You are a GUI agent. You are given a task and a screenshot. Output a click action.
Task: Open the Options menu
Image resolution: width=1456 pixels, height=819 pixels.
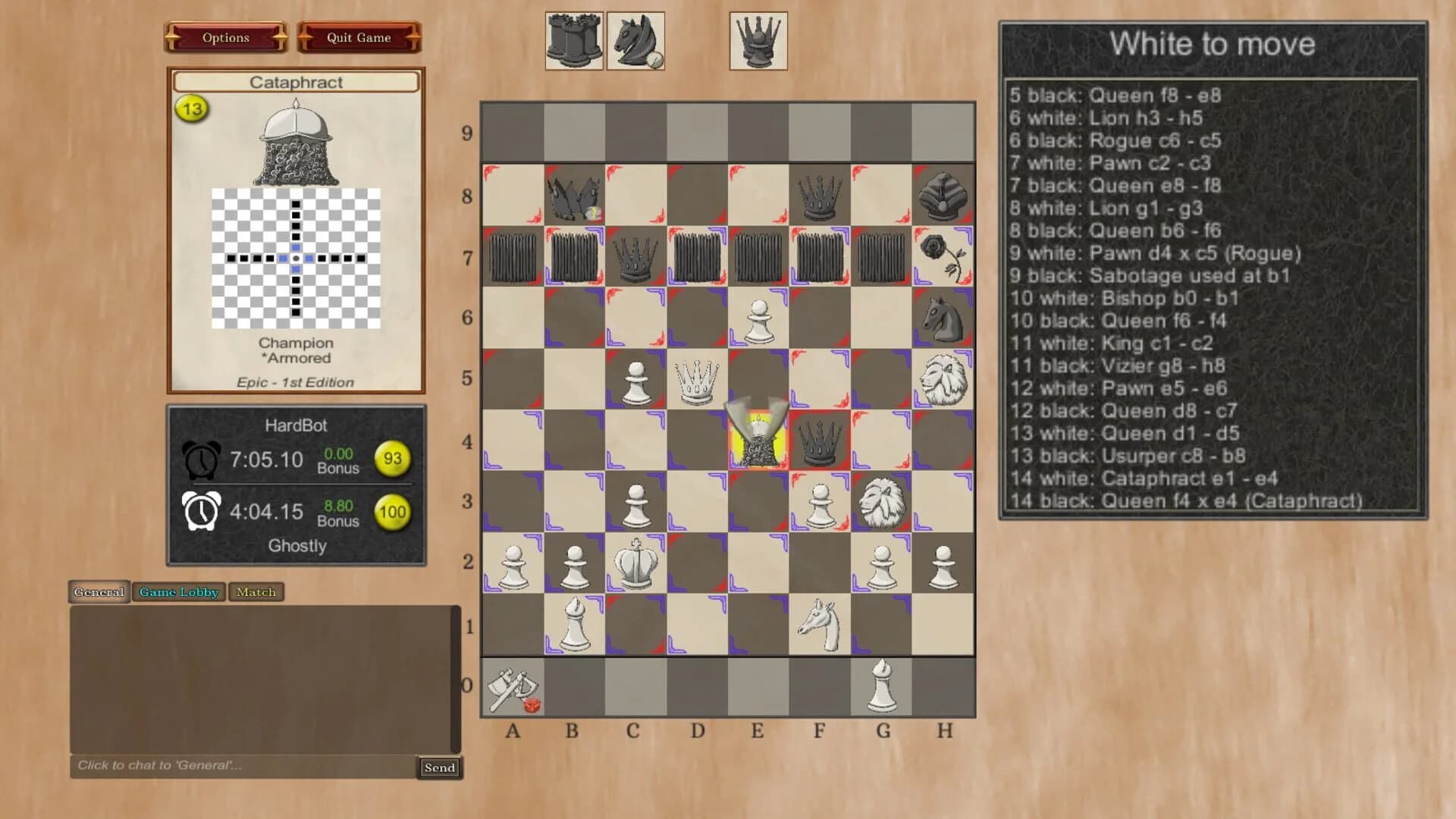tap(225, 37)
